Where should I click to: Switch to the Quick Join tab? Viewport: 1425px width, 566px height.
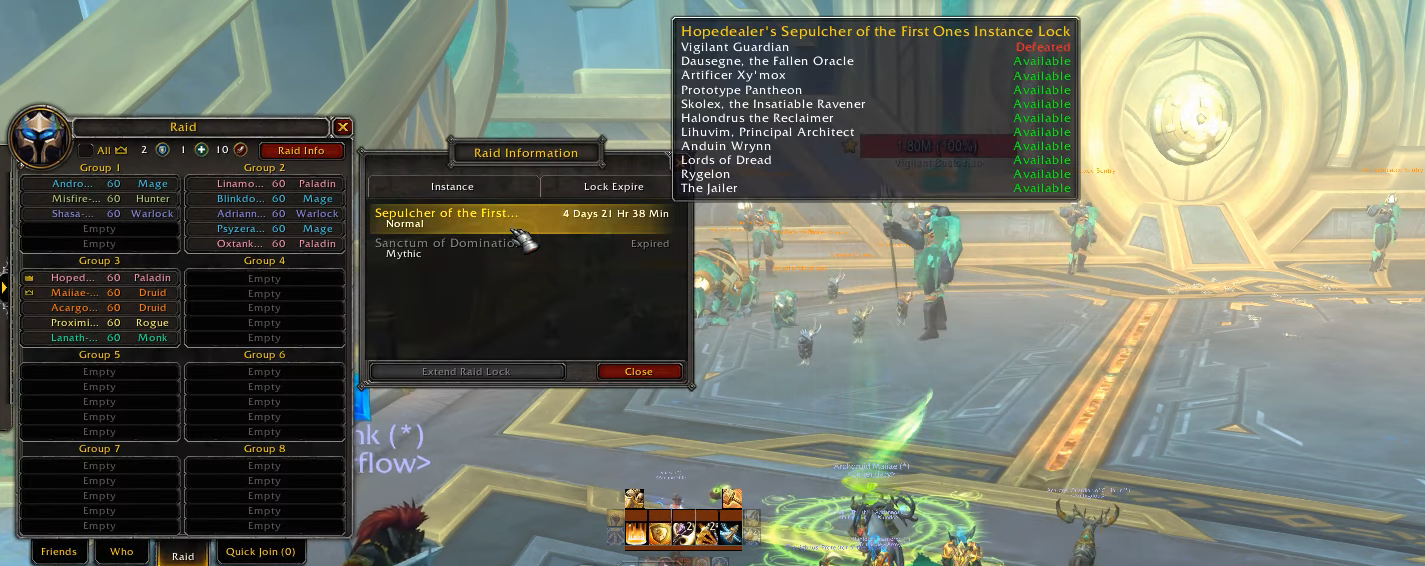260,552
